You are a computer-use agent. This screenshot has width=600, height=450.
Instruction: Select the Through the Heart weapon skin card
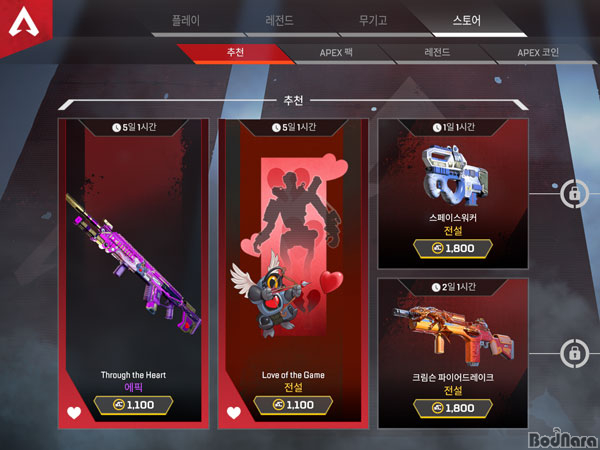point(133,260)
